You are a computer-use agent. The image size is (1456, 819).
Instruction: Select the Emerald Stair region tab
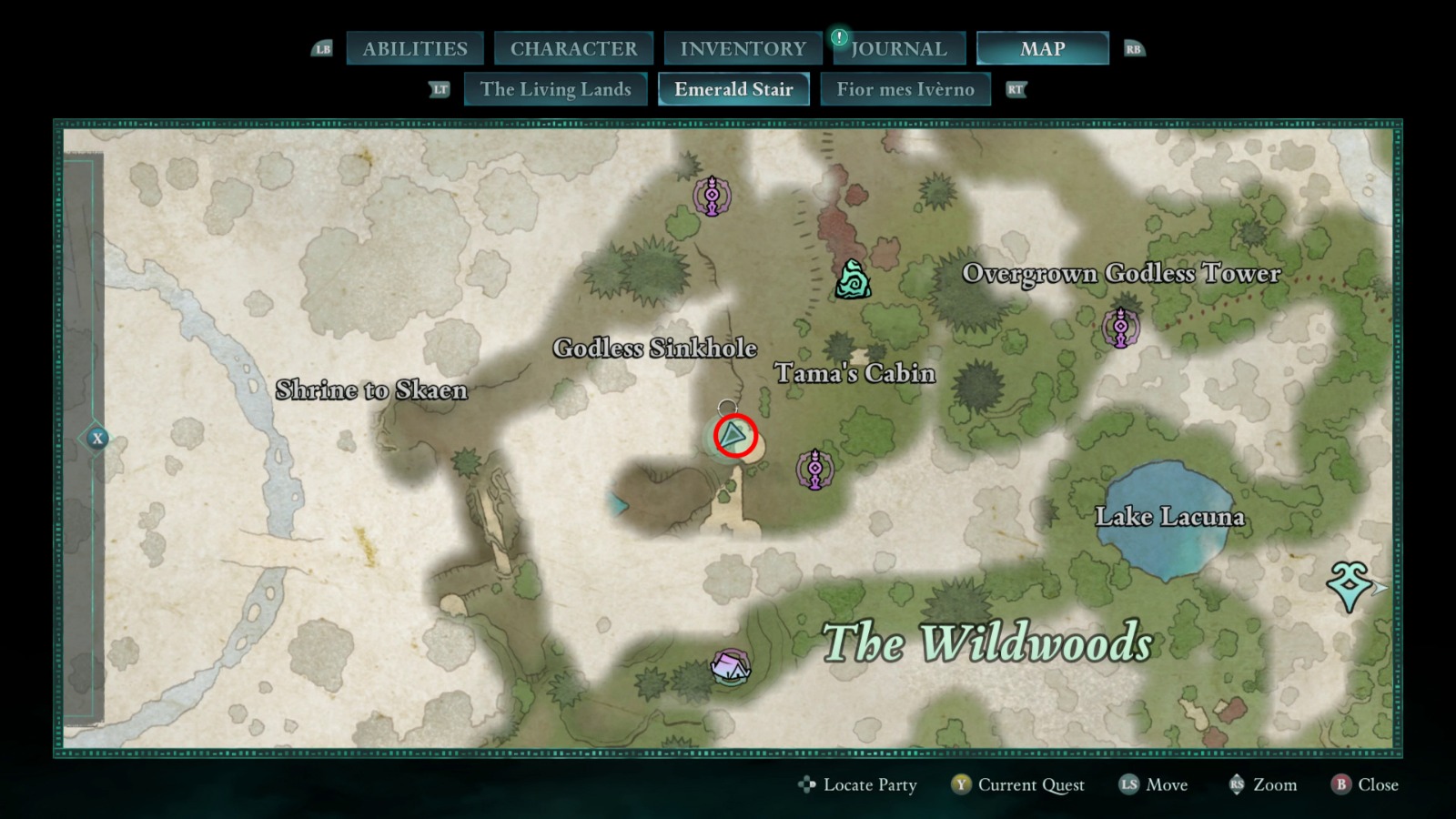pyautogui.click(x=733, y=89)
